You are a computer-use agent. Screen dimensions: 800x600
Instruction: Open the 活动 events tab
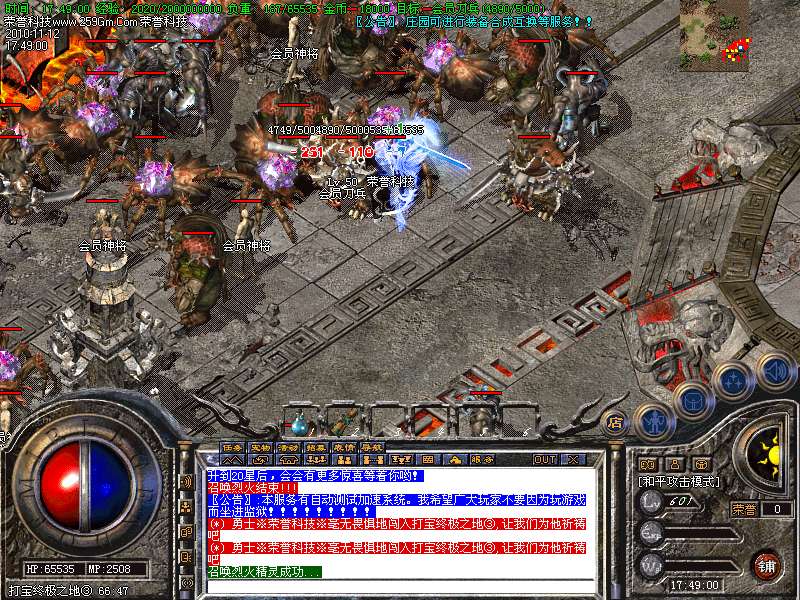pyautogui.click(x=288, y=446)
